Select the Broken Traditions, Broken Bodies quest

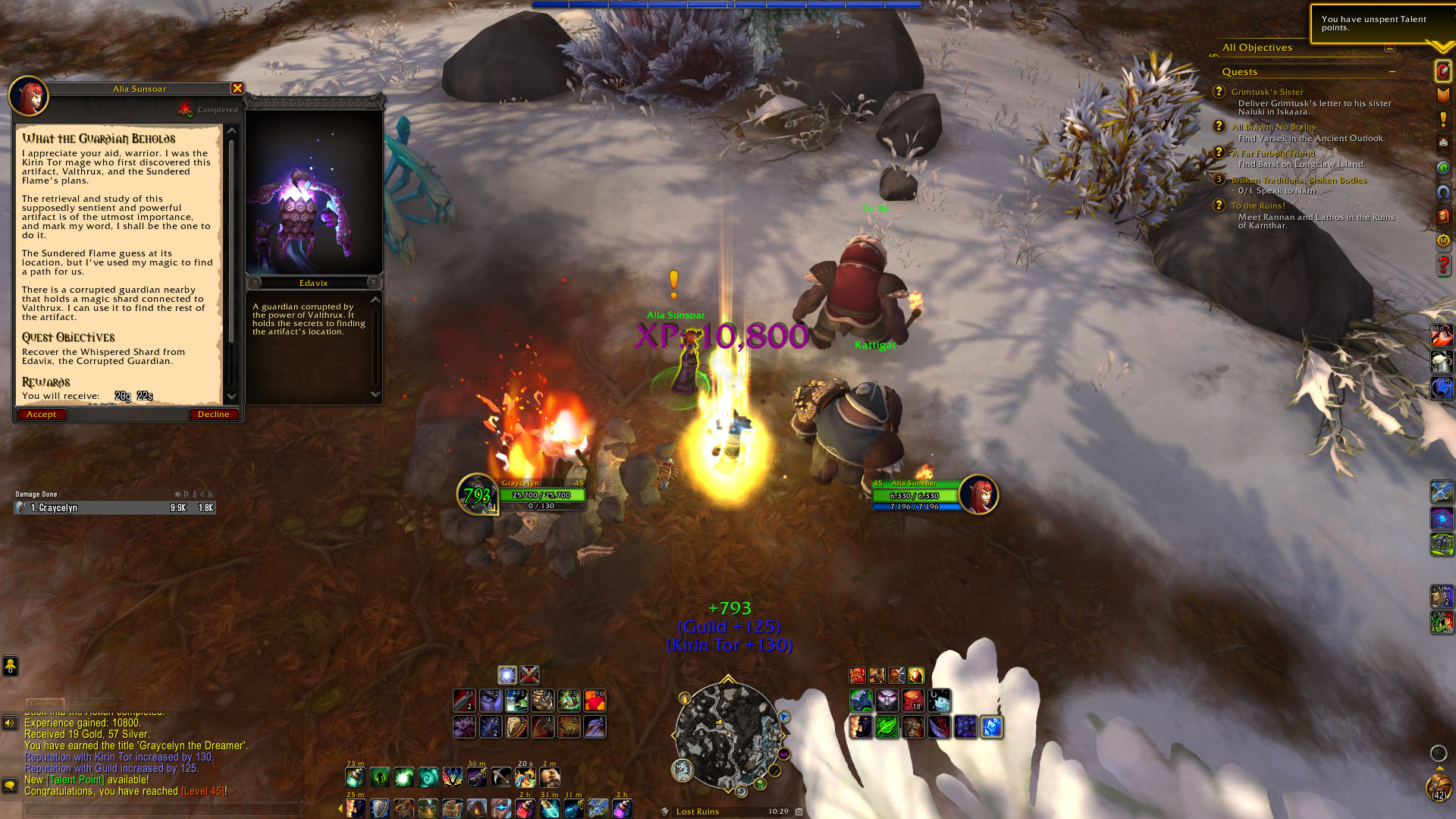1298,180
